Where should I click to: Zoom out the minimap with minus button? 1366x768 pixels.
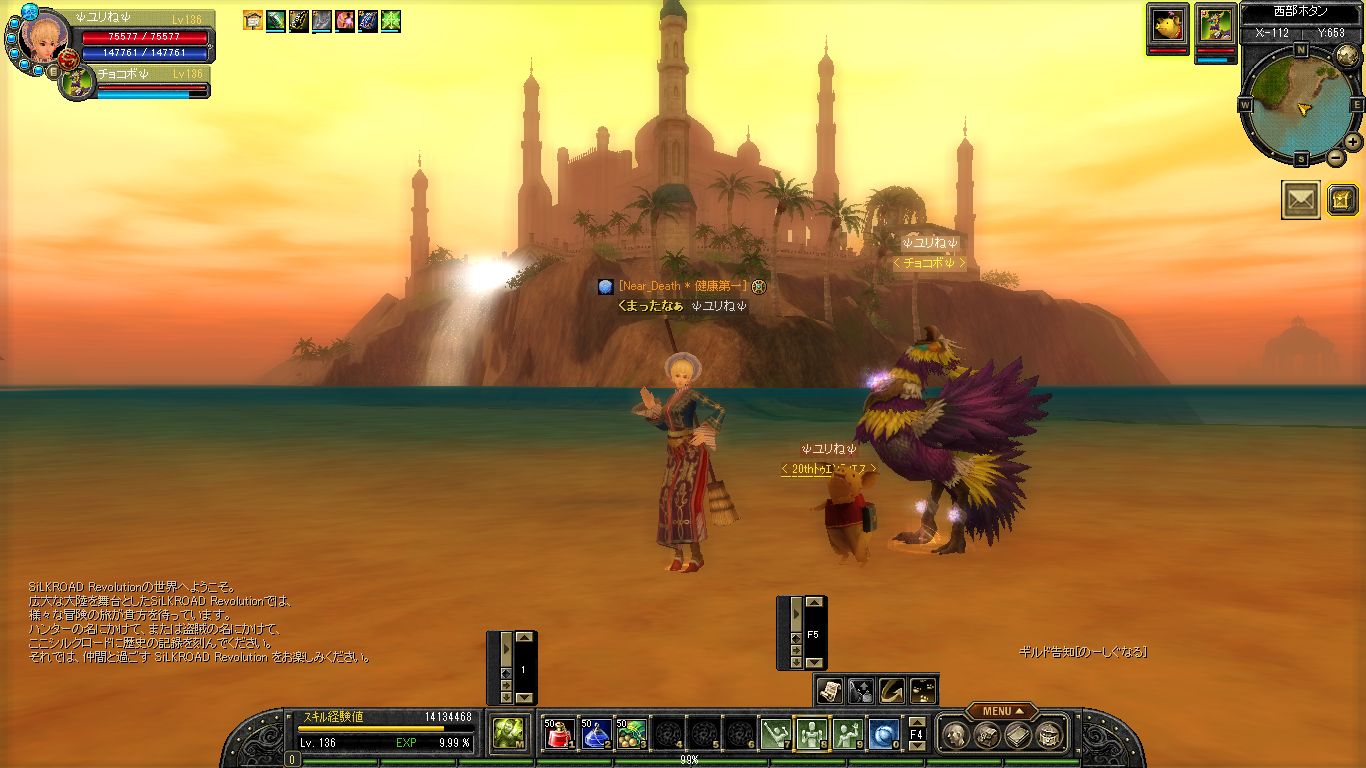[1336, 157]
